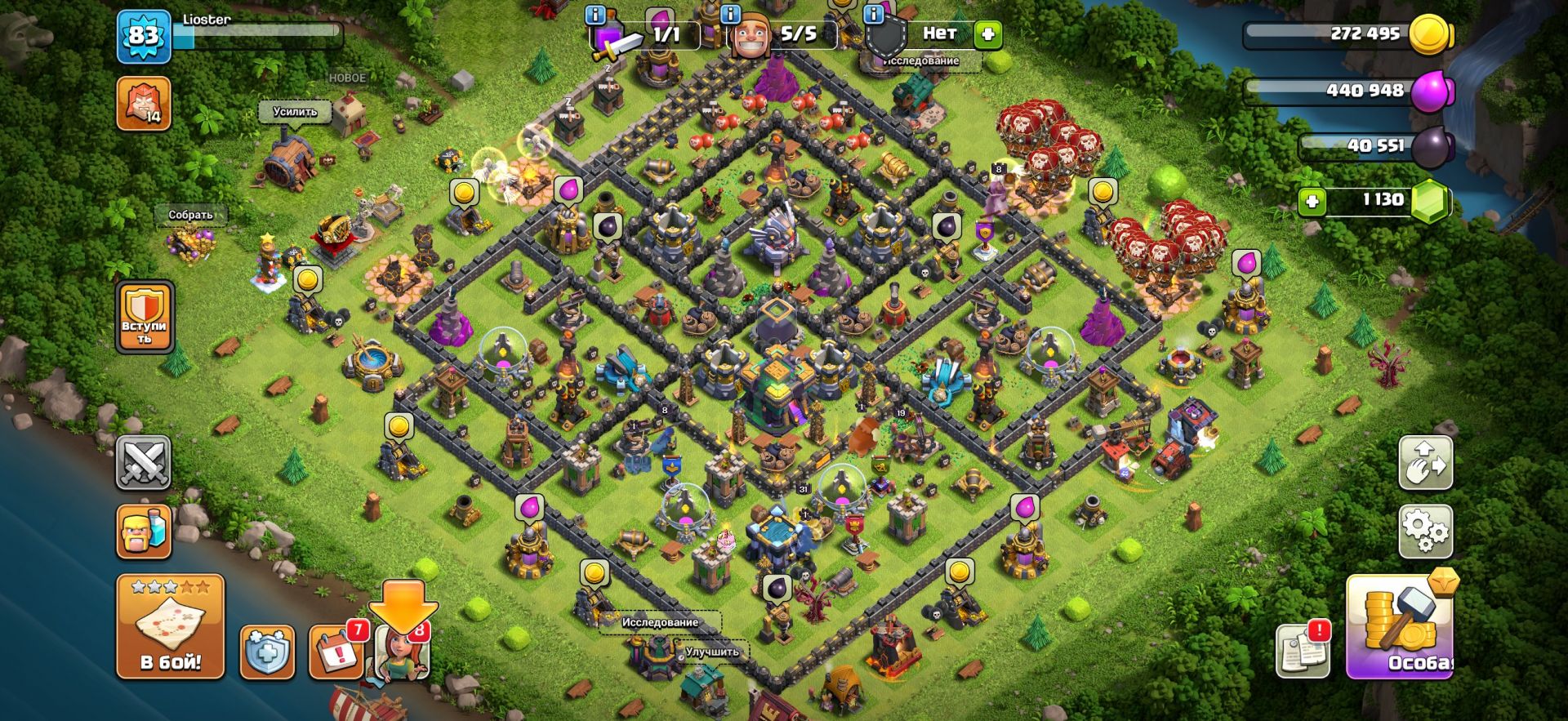Open the army training barbarian button

point(144,532)
